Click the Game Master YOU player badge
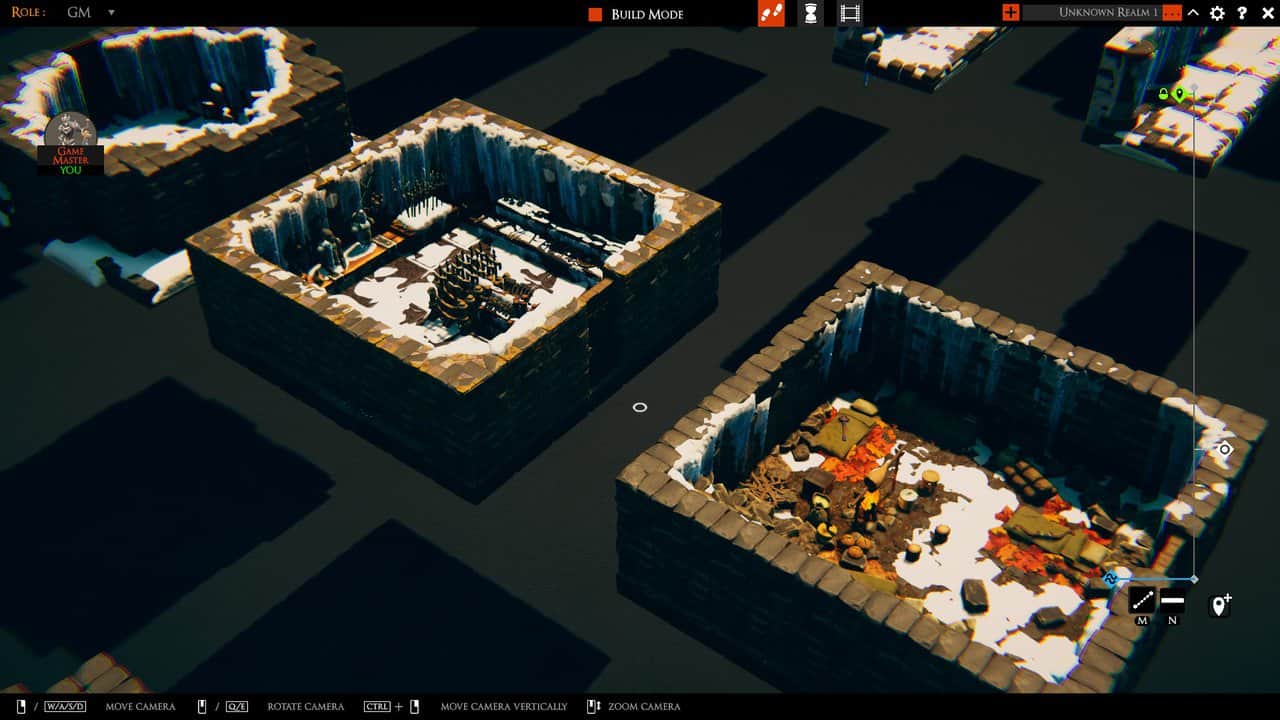The width and height of the screenshot is (1280, 720). [x=70, y=150]
